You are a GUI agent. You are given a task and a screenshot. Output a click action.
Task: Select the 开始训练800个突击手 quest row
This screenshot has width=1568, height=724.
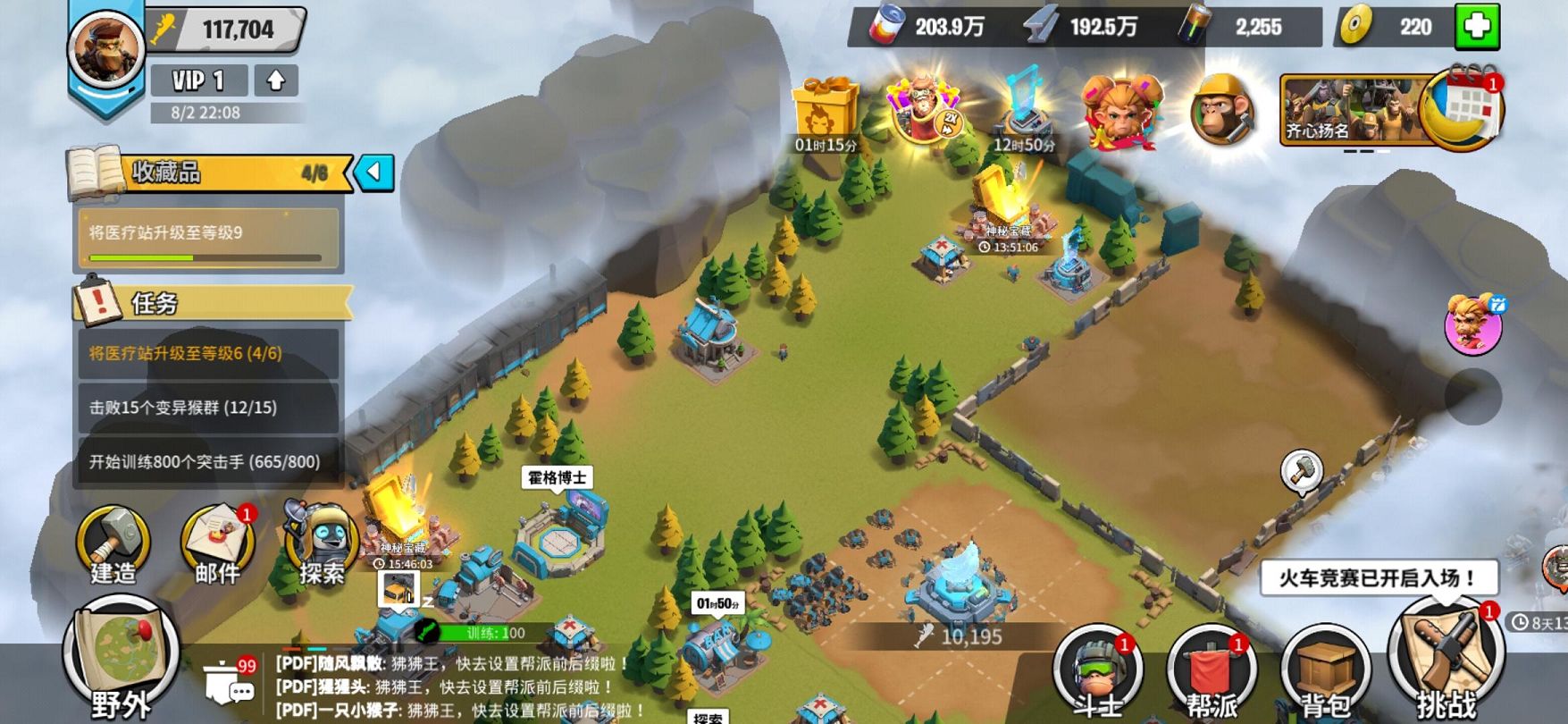coord(207,462)
